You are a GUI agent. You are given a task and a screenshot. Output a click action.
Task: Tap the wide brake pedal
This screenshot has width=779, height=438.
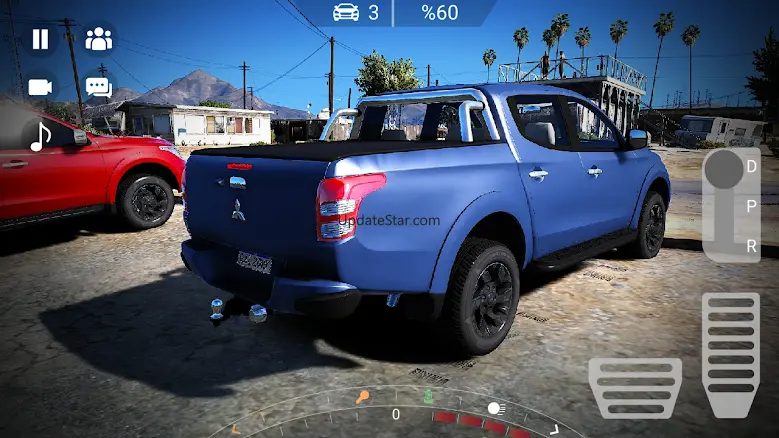tap(635, 387)
